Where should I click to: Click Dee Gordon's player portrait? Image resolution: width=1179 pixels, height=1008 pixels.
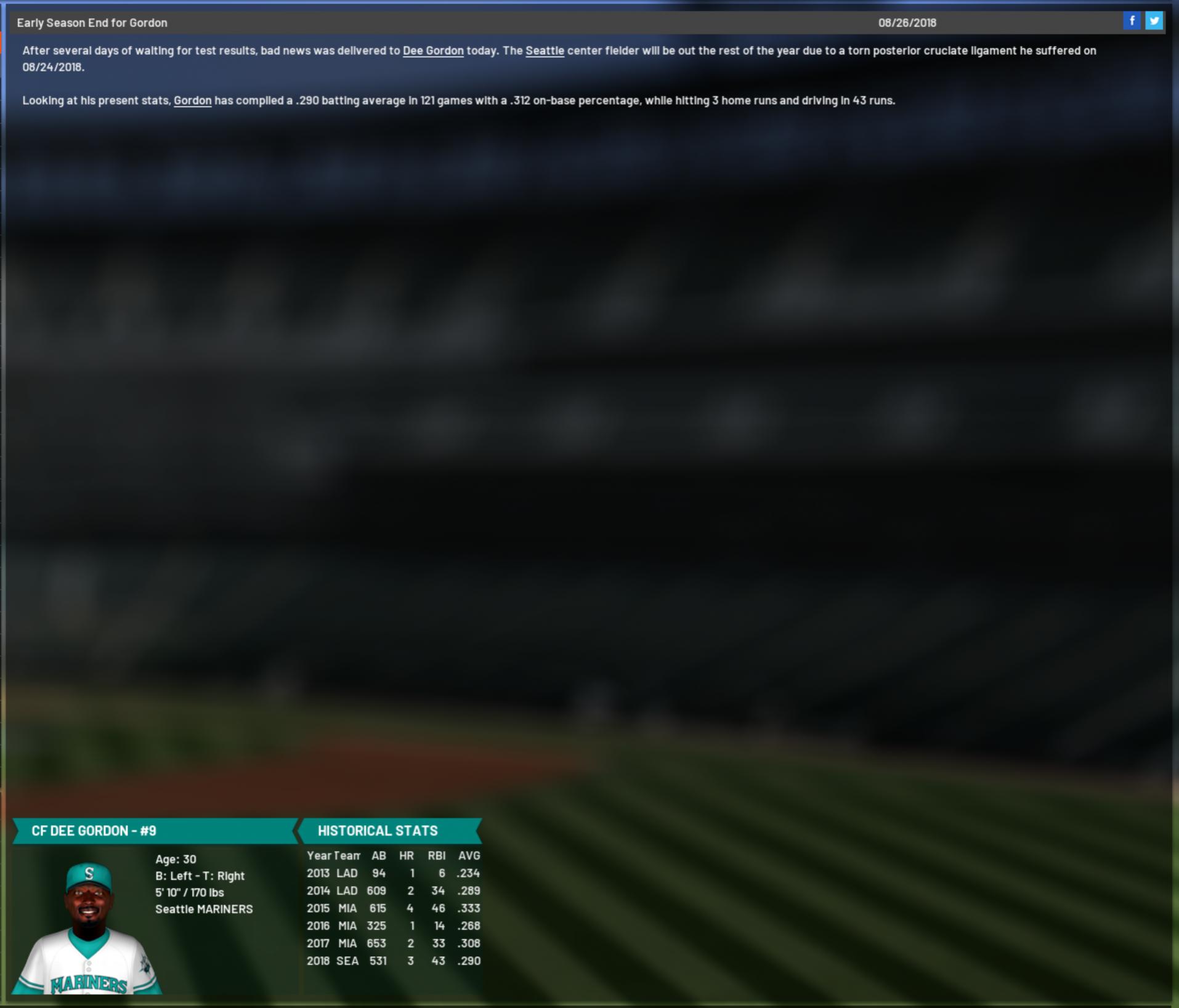tap(87, 927)
